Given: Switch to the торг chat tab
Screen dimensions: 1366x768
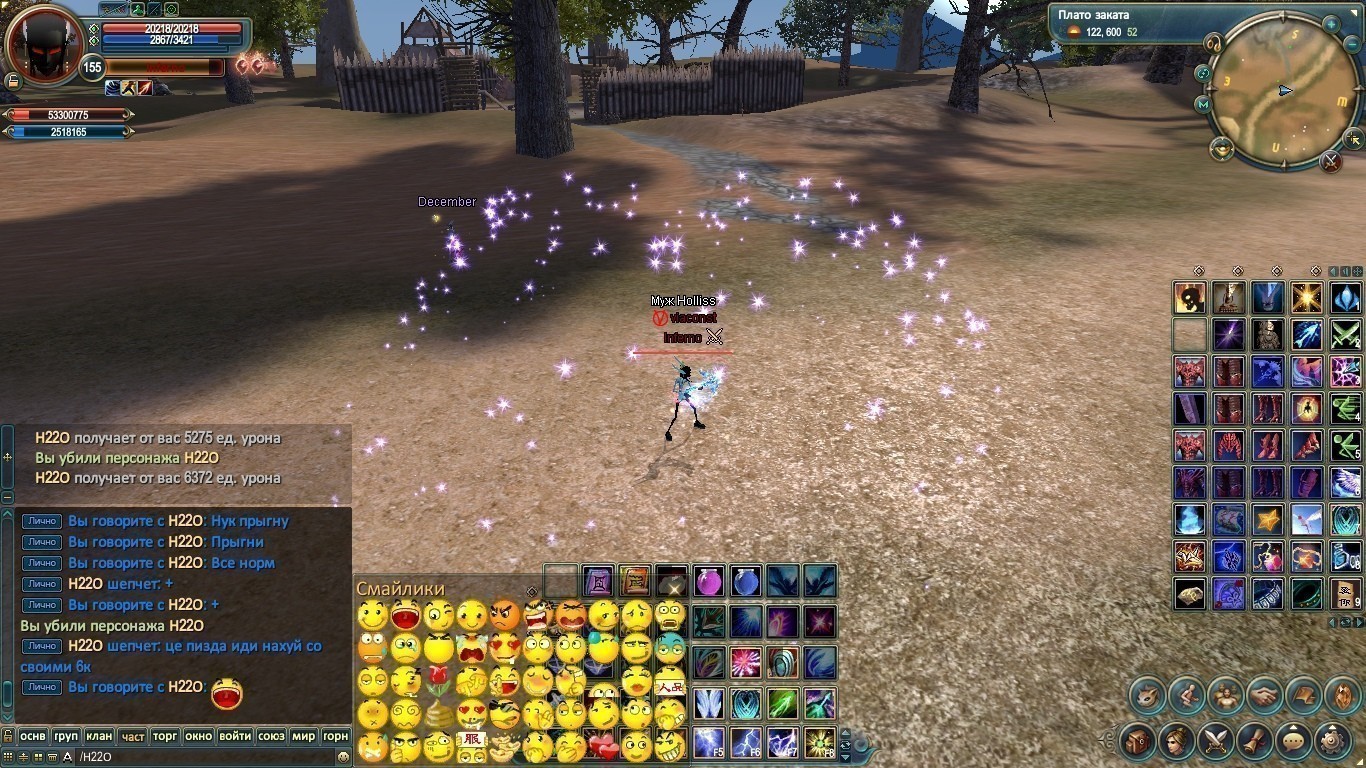Looking at the screenshot, I should (164, 736).
